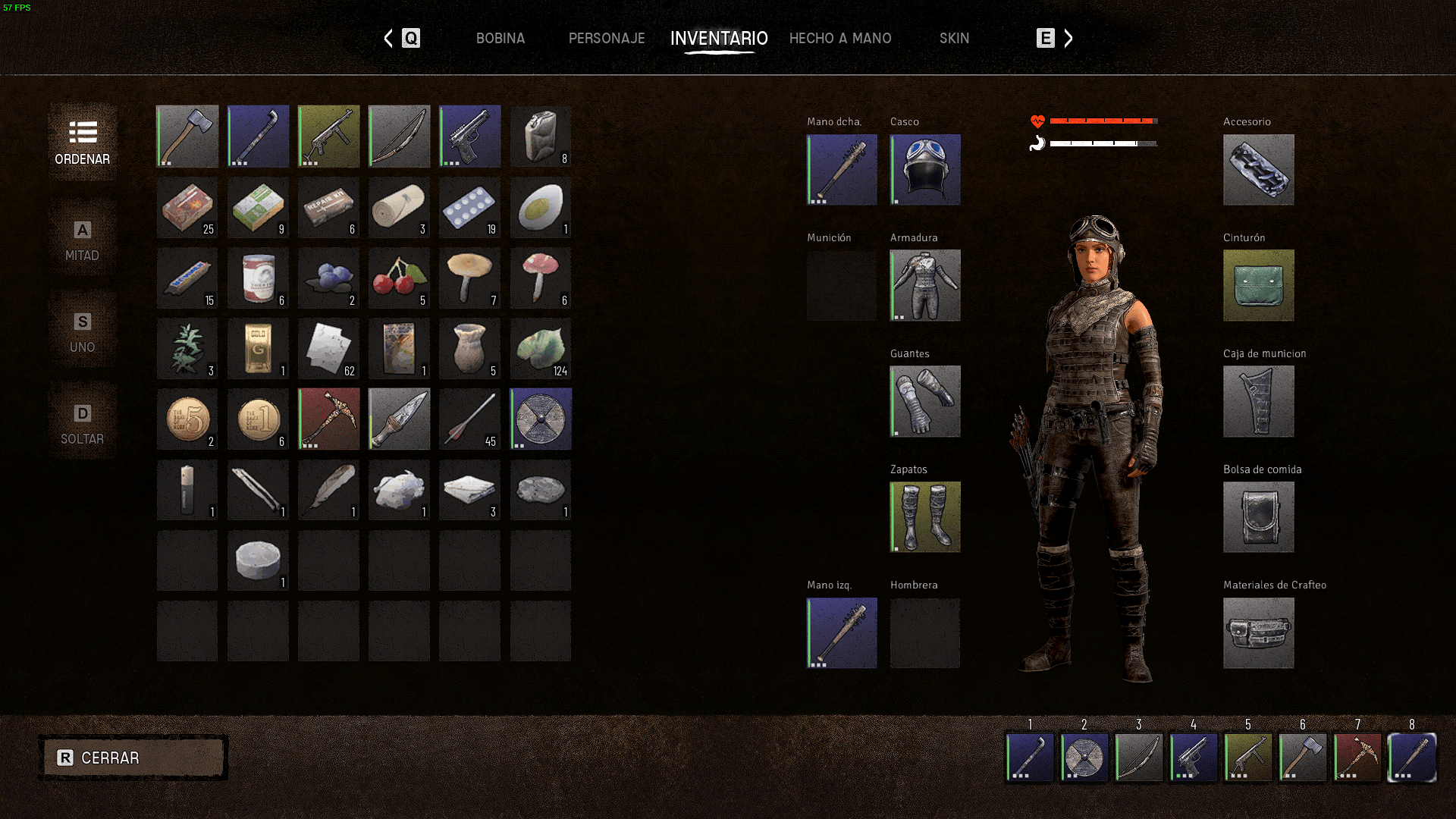
Task: Click the round shield in inventory grid
Action: tap(541, 419)
